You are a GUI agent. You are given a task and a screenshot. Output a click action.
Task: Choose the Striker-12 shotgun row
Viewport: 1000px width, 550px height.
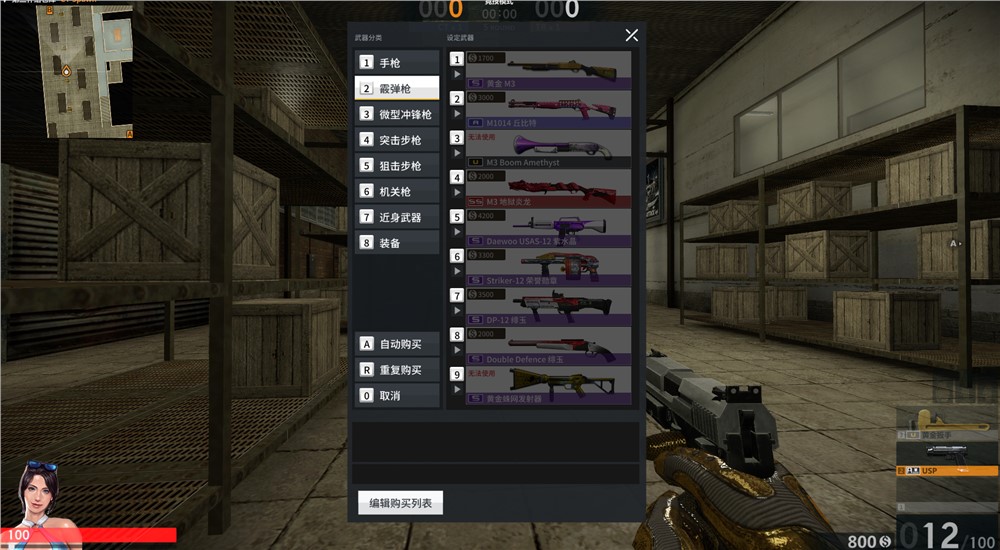(x=548, y=267)
